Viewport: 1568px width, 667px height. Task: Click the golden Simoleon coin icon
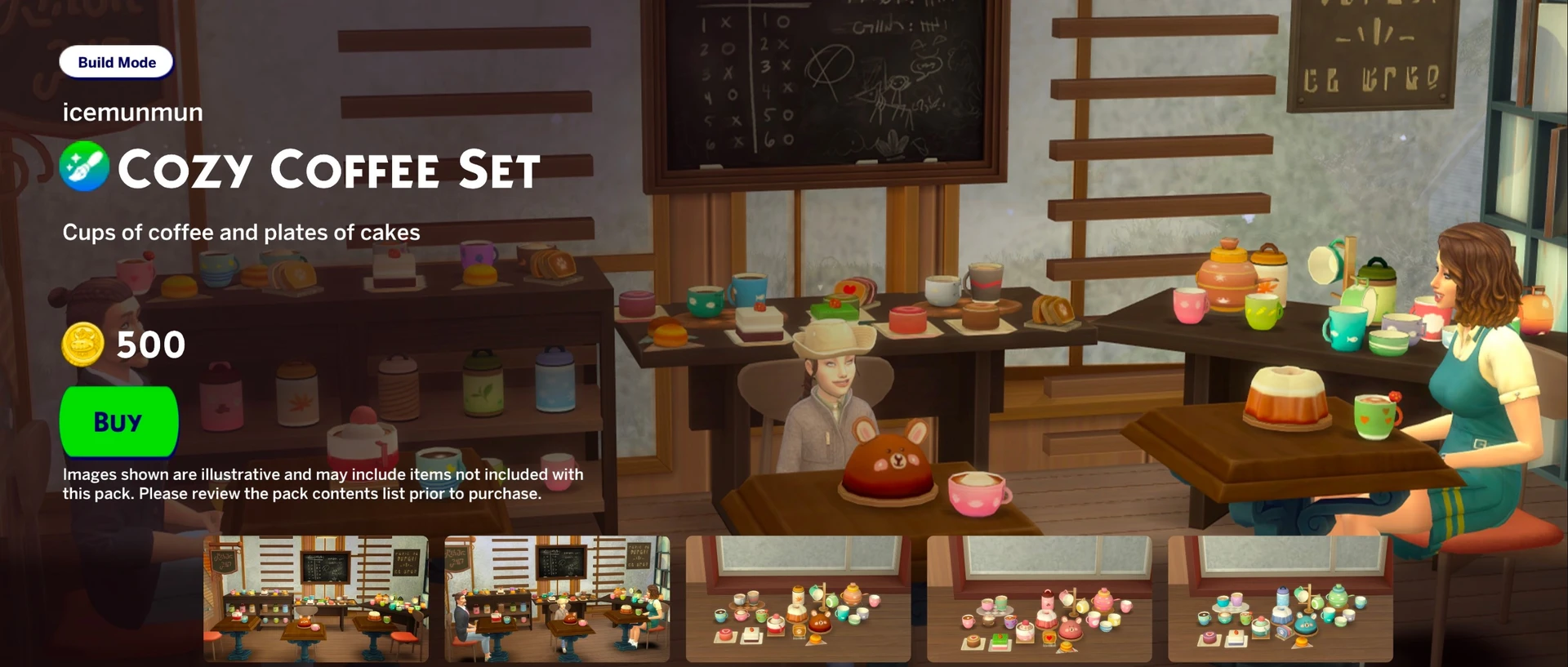coord(82,344)
